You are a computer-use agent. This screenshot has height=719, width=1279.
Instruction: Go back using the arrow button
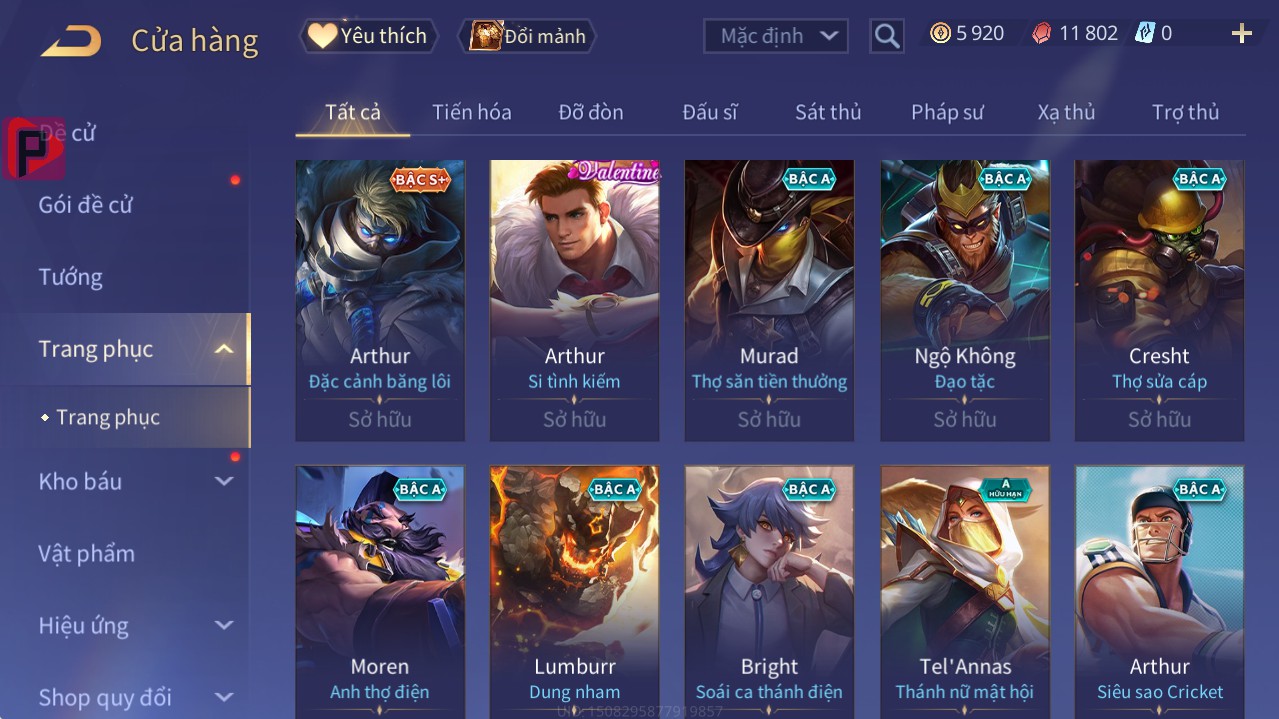coord(71,41)
